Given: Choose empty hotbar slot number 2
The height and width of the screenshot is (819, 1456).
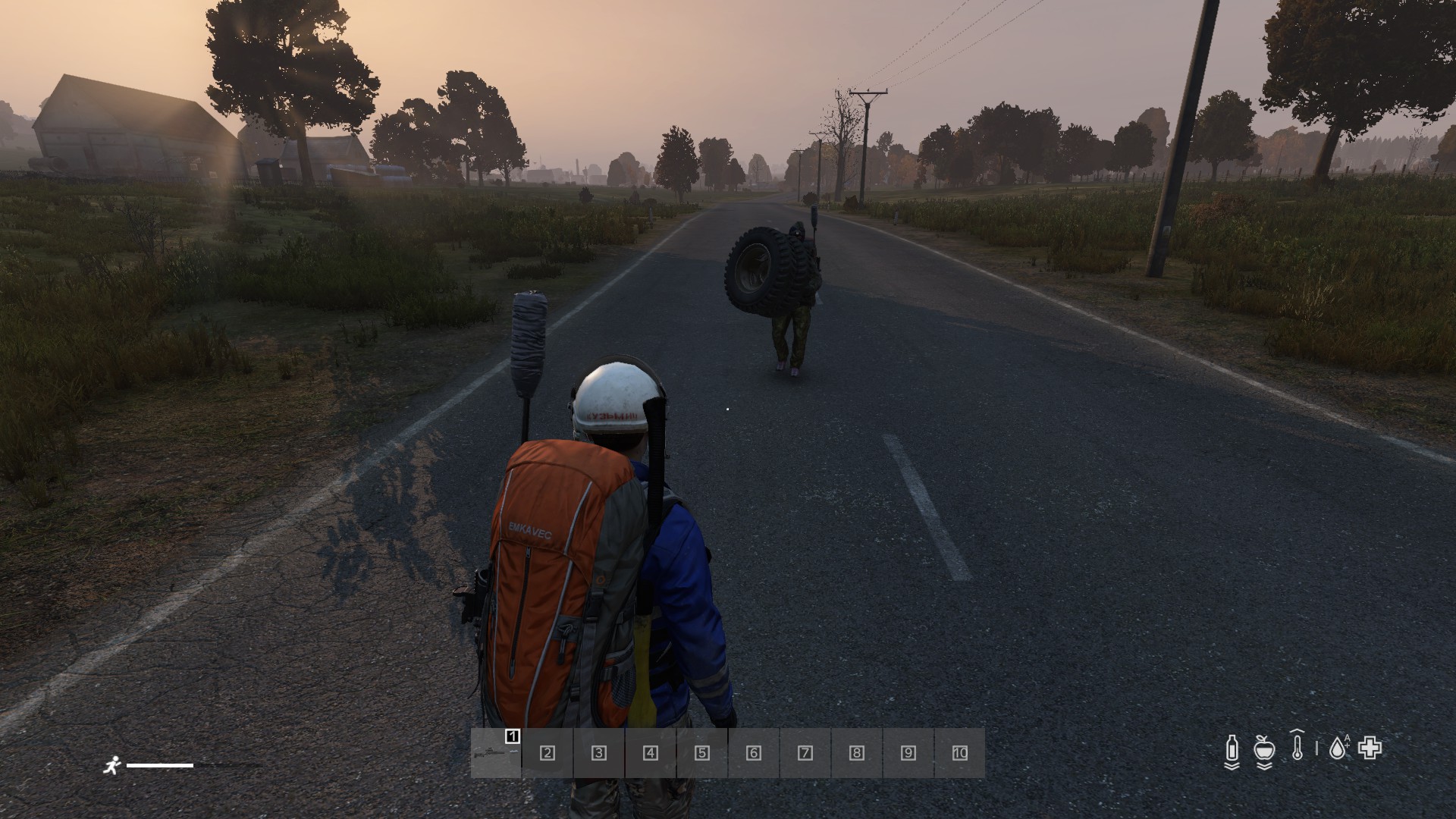Looking at the screenshot, I should pyautogui.click(x=547, y=753).
